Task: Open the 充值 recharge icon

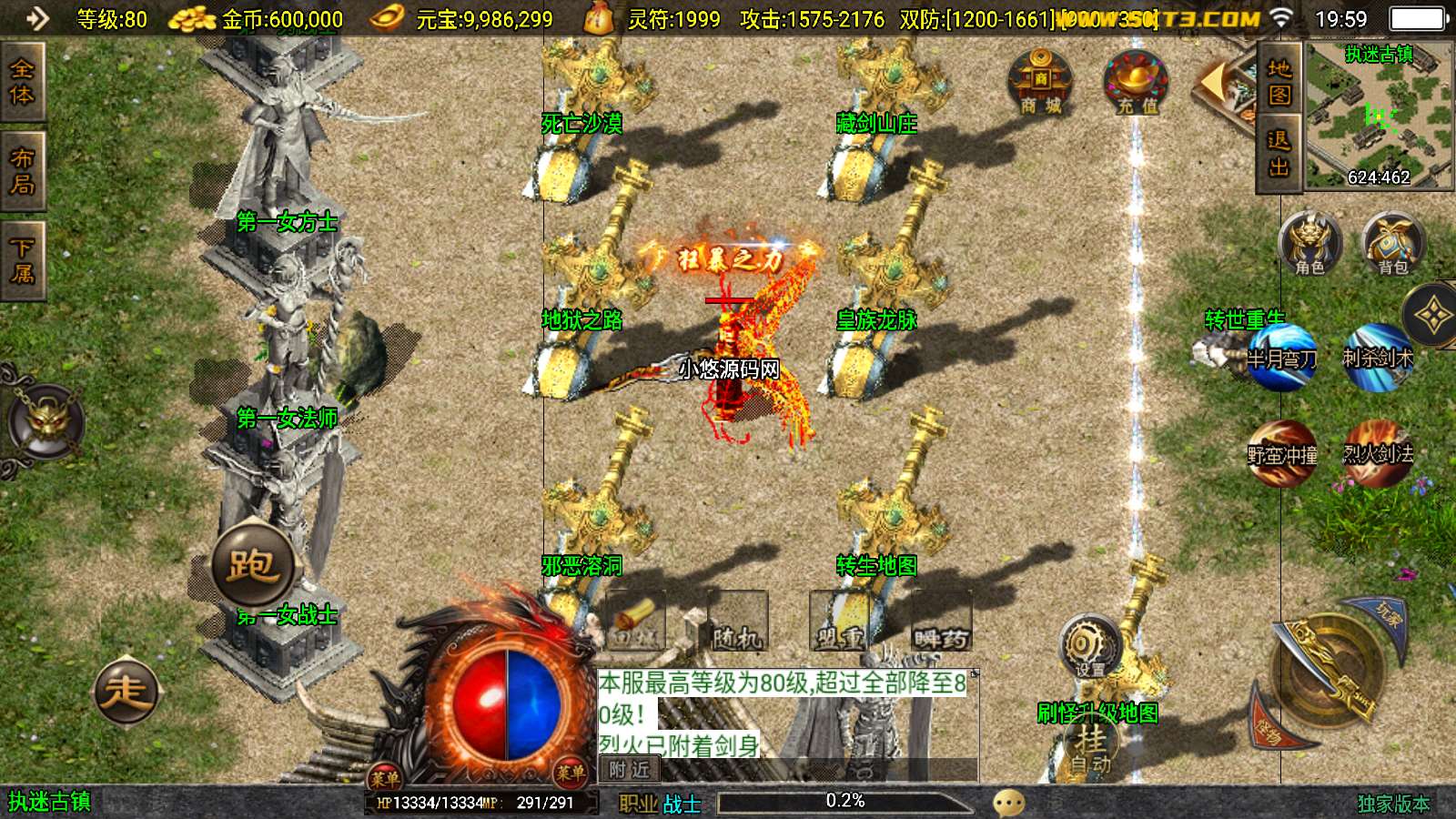Action: click(1137, 83)
